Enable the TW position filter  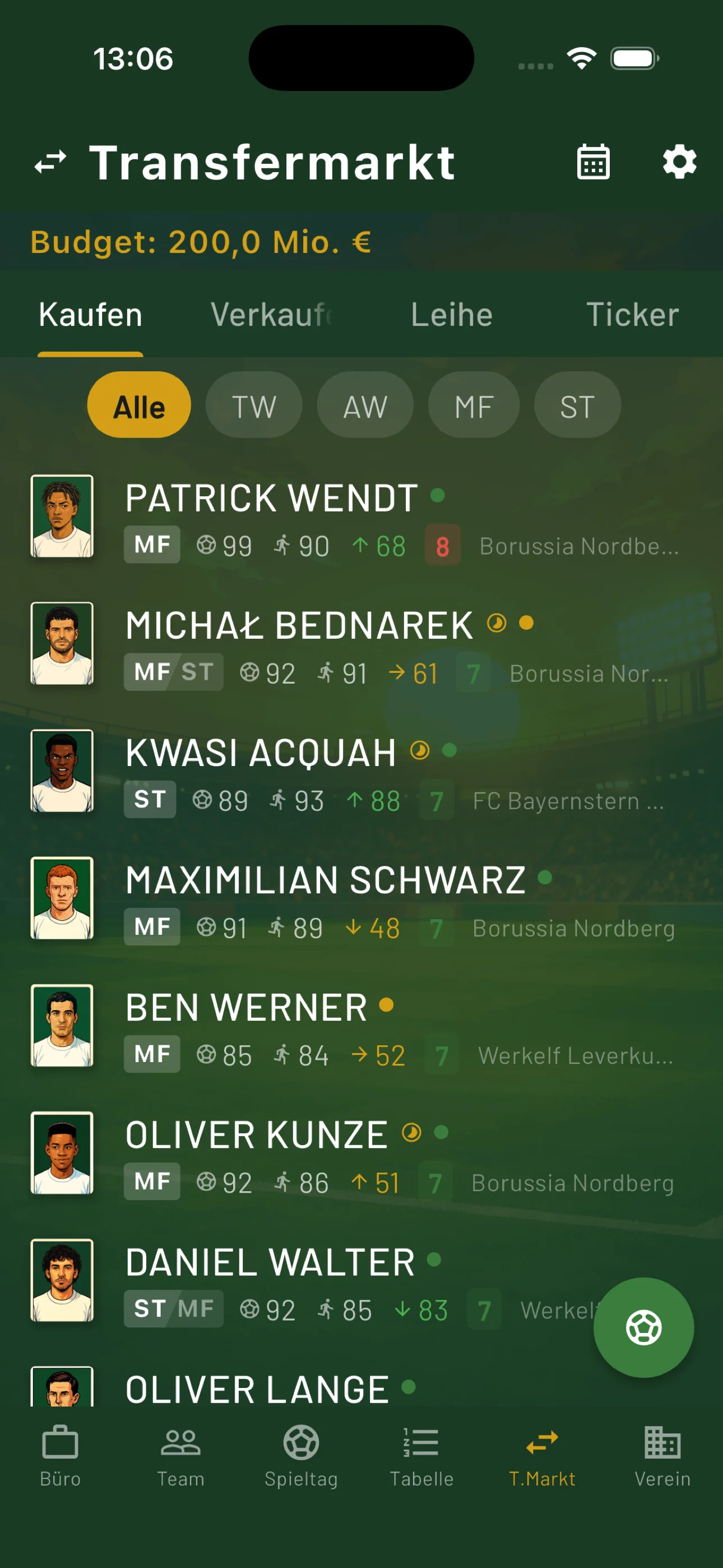tap(254, 405)
